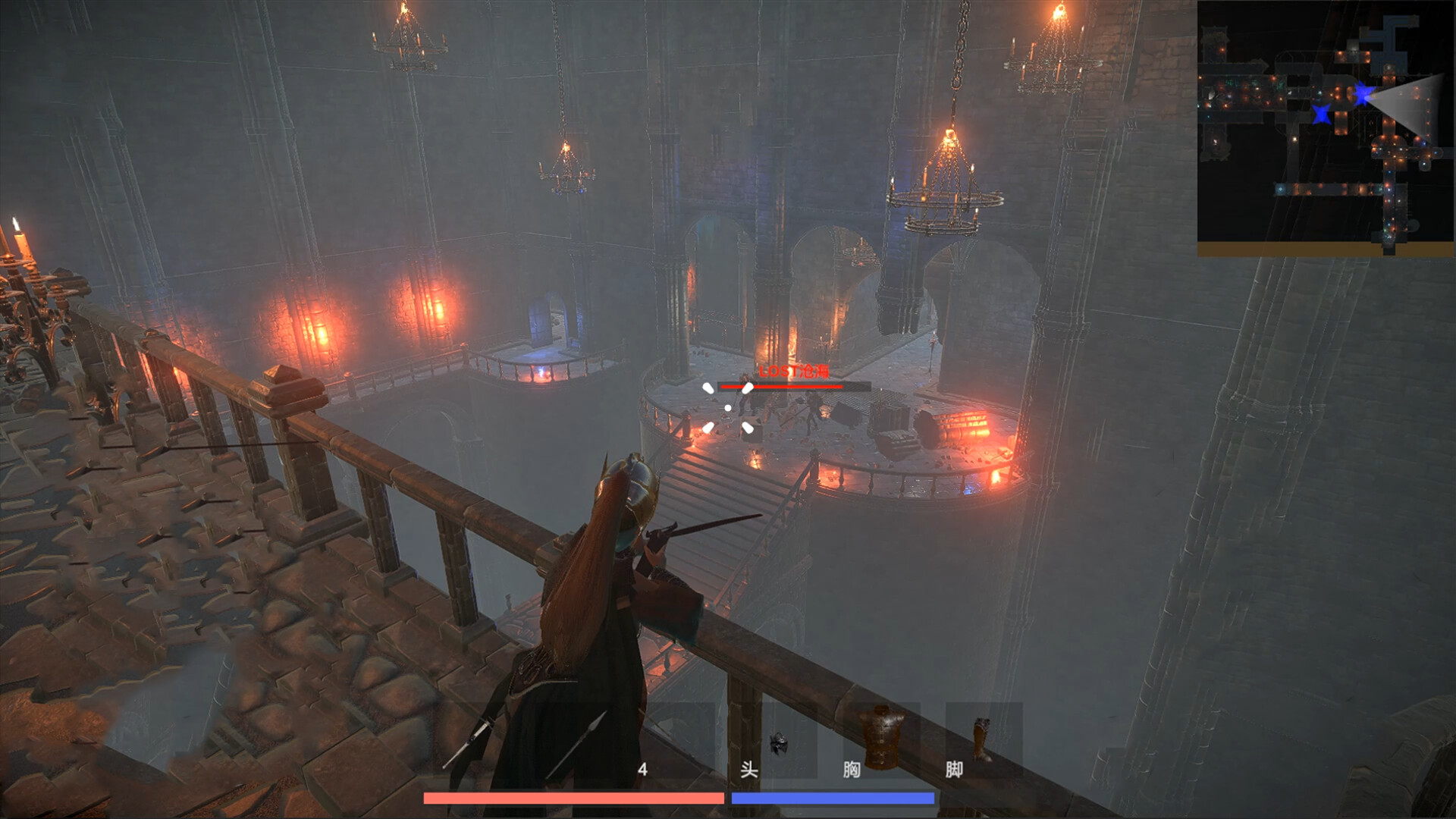Screen dimensions: 1456x819
Task: Click the boots icon in the 脚 slot
Action: pyautogui.click(x=984, y=737)
